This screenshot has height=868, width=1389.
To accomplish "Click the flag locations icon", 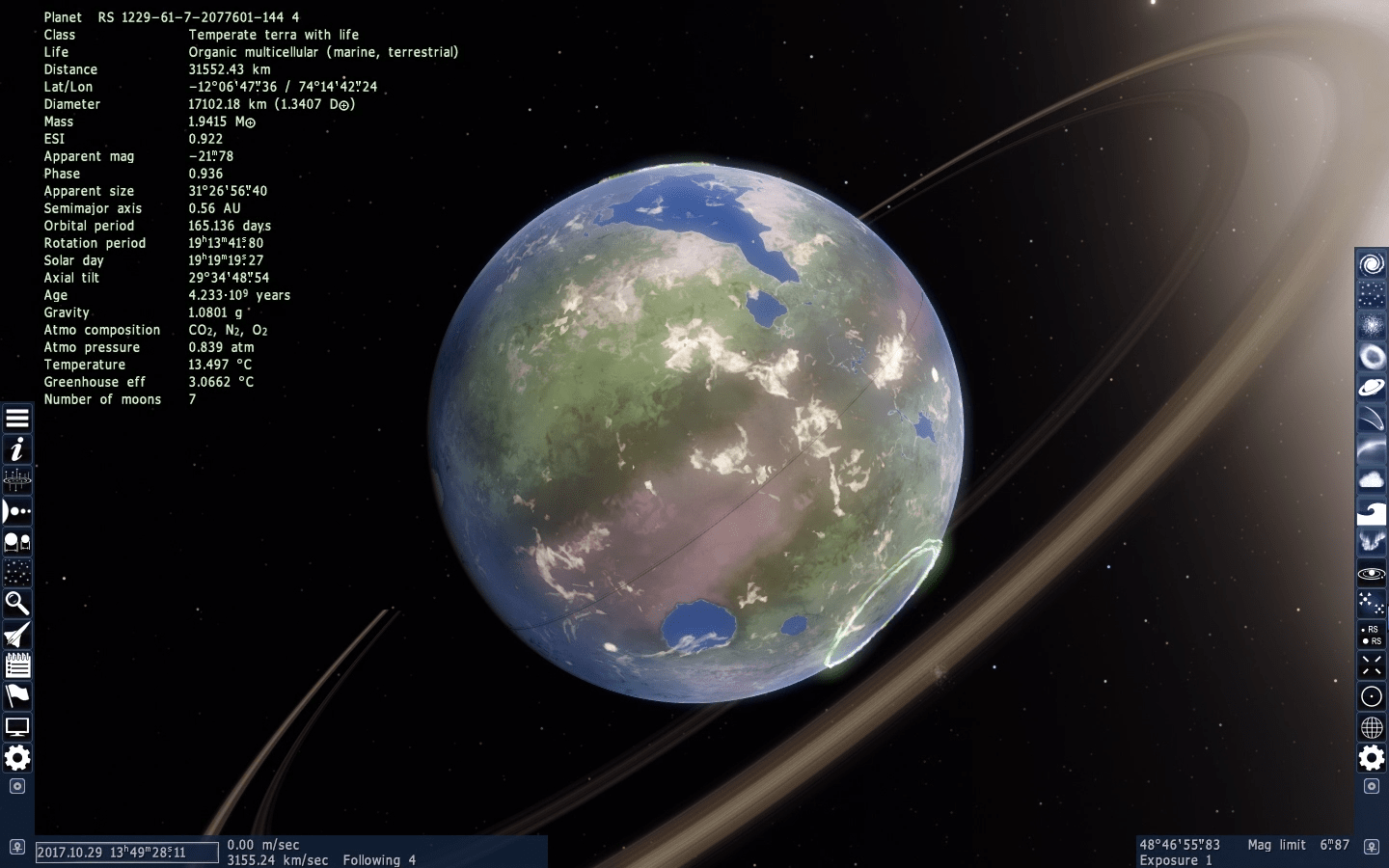I will tap(17, 696).
